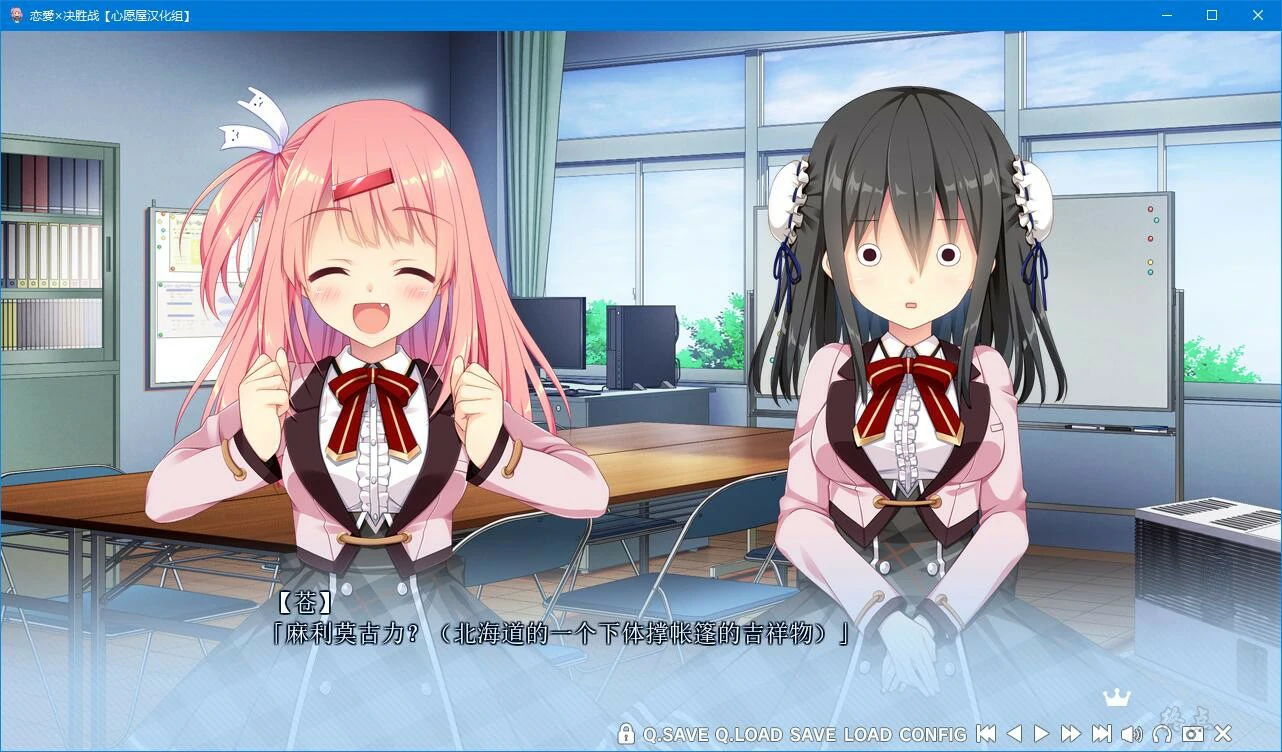The width and height of the screenshot is (1282, 752).
Task: Jump ahead using the skip-to-end icon
Action: click(1102, 733)
